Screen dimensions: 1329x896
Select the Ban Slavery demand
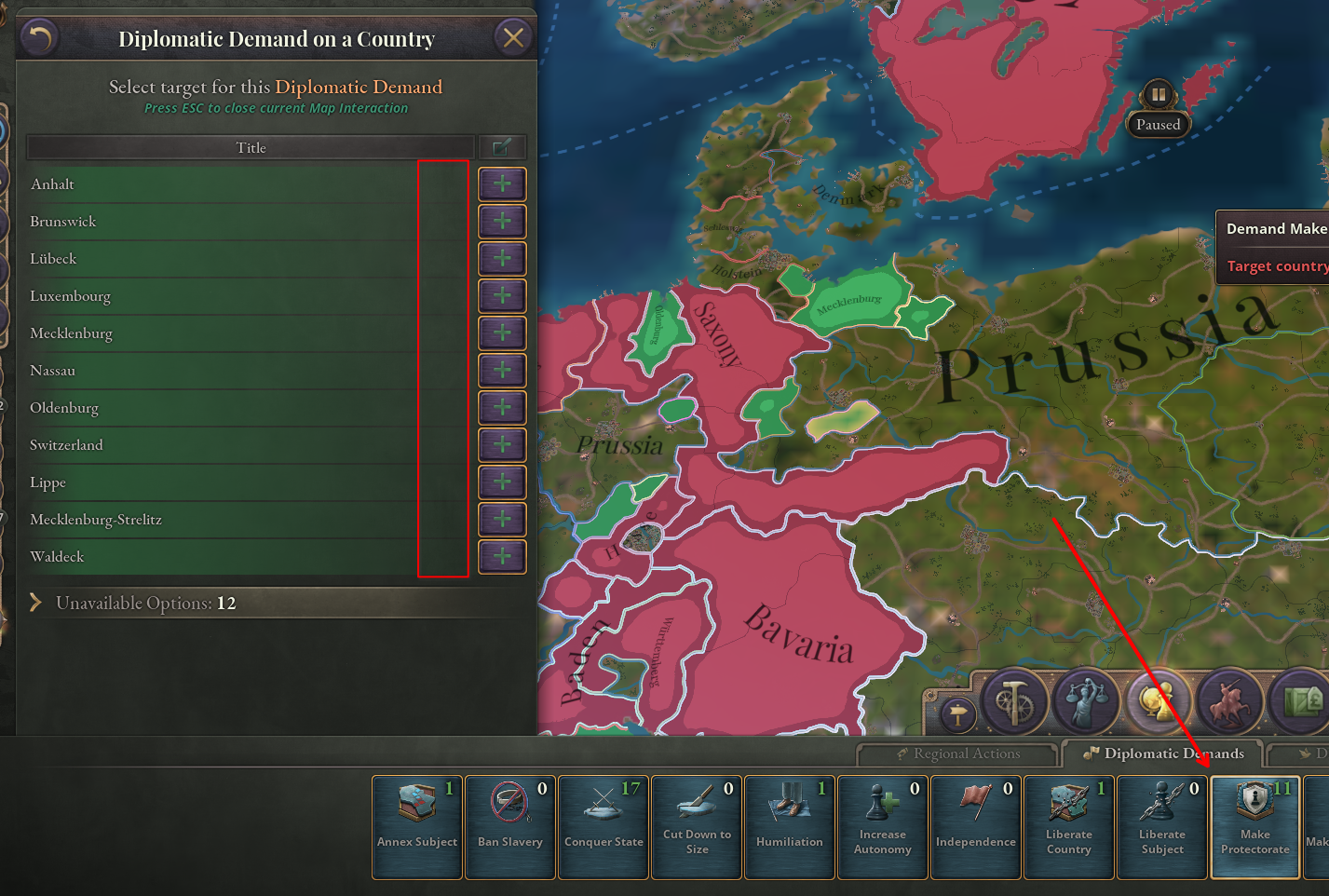coord(509,825)
